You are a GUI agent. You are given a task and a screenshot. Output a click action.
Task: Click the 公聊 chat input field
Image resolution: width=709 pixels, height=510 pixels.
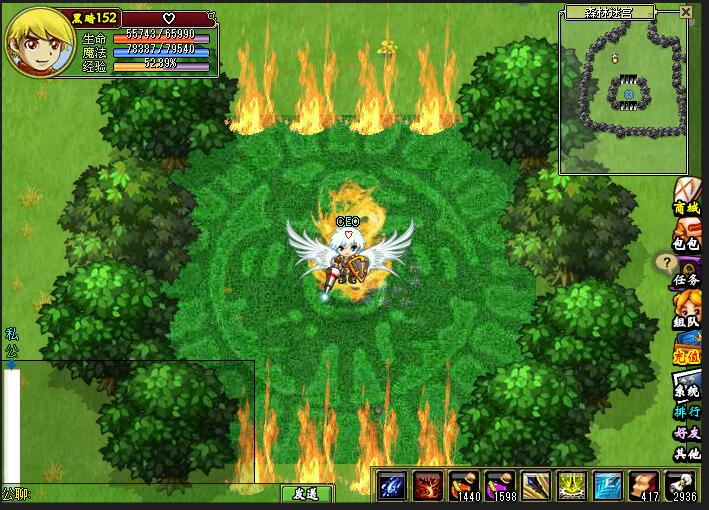click(150, 494)
